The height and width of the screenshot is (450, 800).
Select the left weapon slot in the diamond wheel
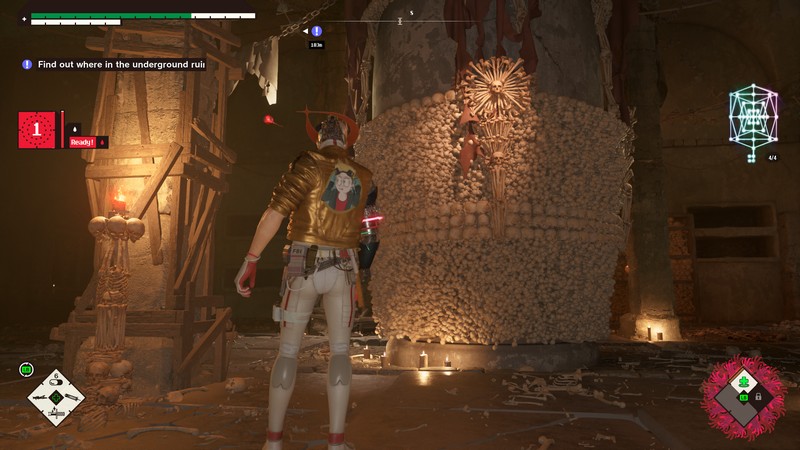click(x=40, y=397)
